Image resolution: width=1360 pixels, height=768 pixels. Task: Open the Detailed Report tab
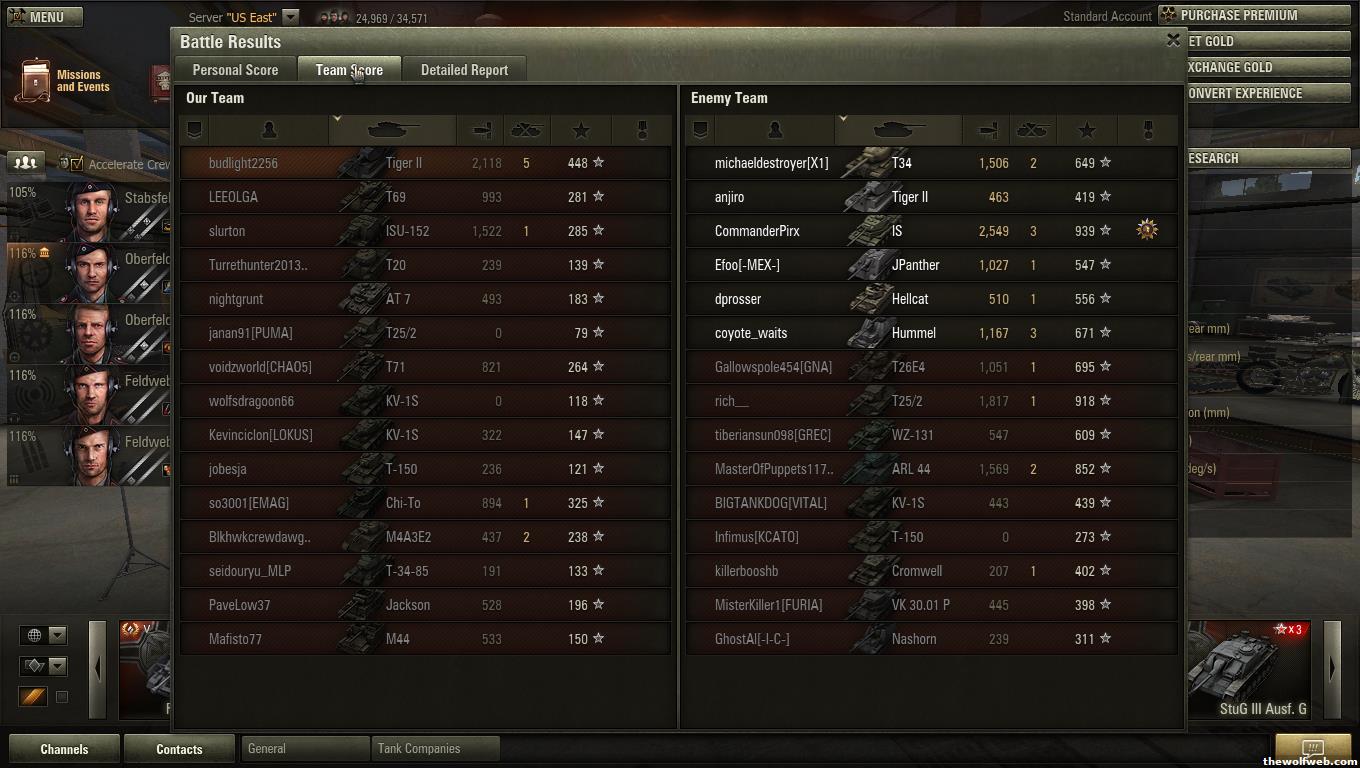click(x=464, y=70)
